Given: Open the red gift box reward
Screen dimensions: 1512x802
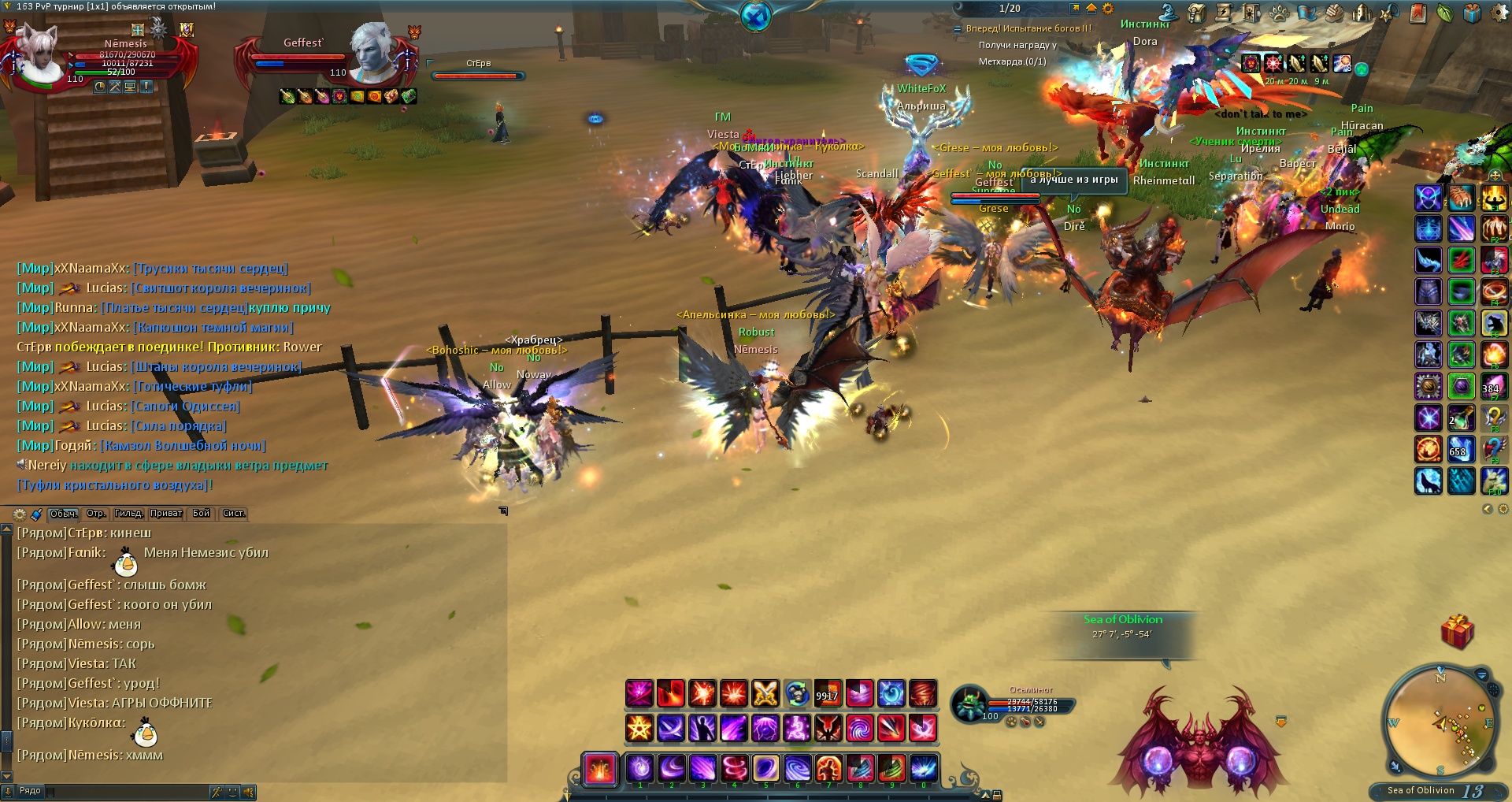Looking at the screenshot, I should pyautogui.click(x=1457, y=633).
